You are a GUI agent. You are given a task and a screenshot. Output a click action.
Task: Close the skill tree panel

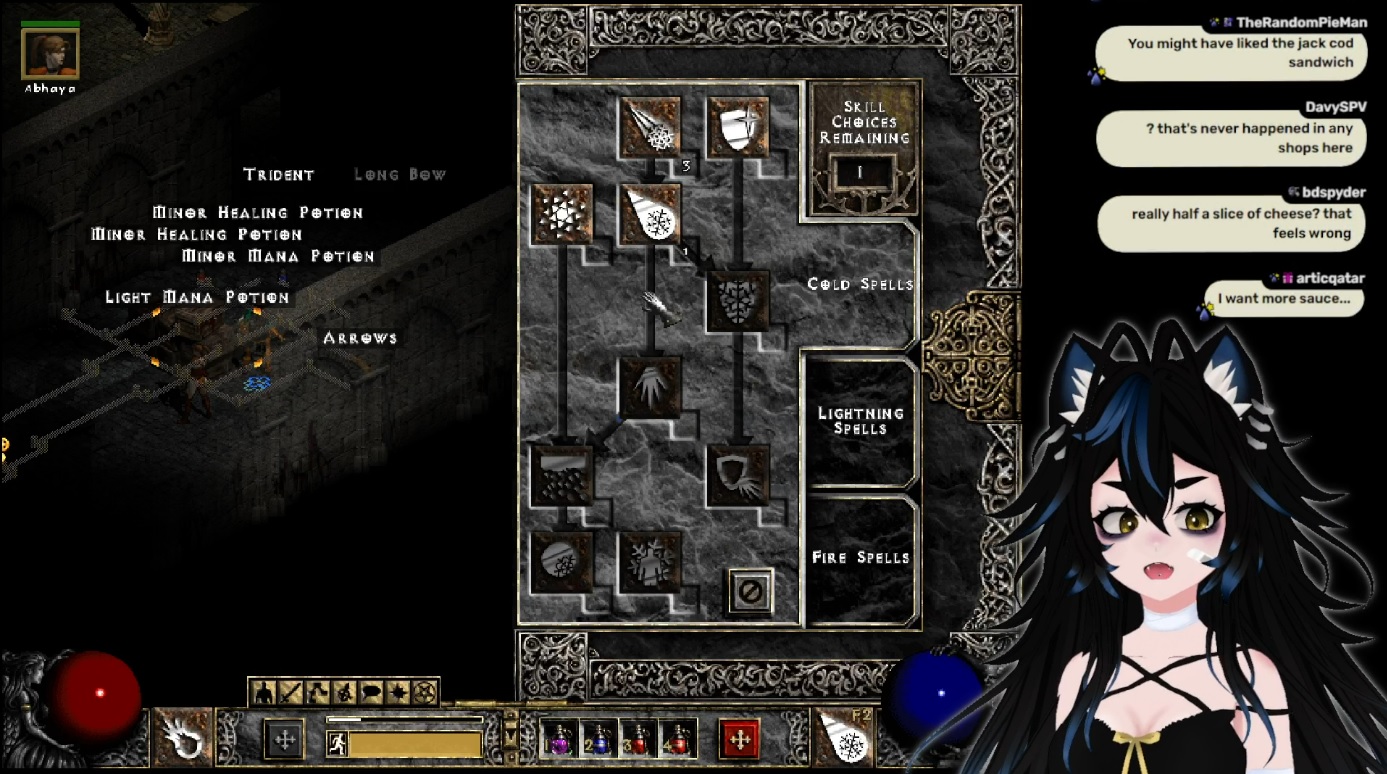point(750,591)
